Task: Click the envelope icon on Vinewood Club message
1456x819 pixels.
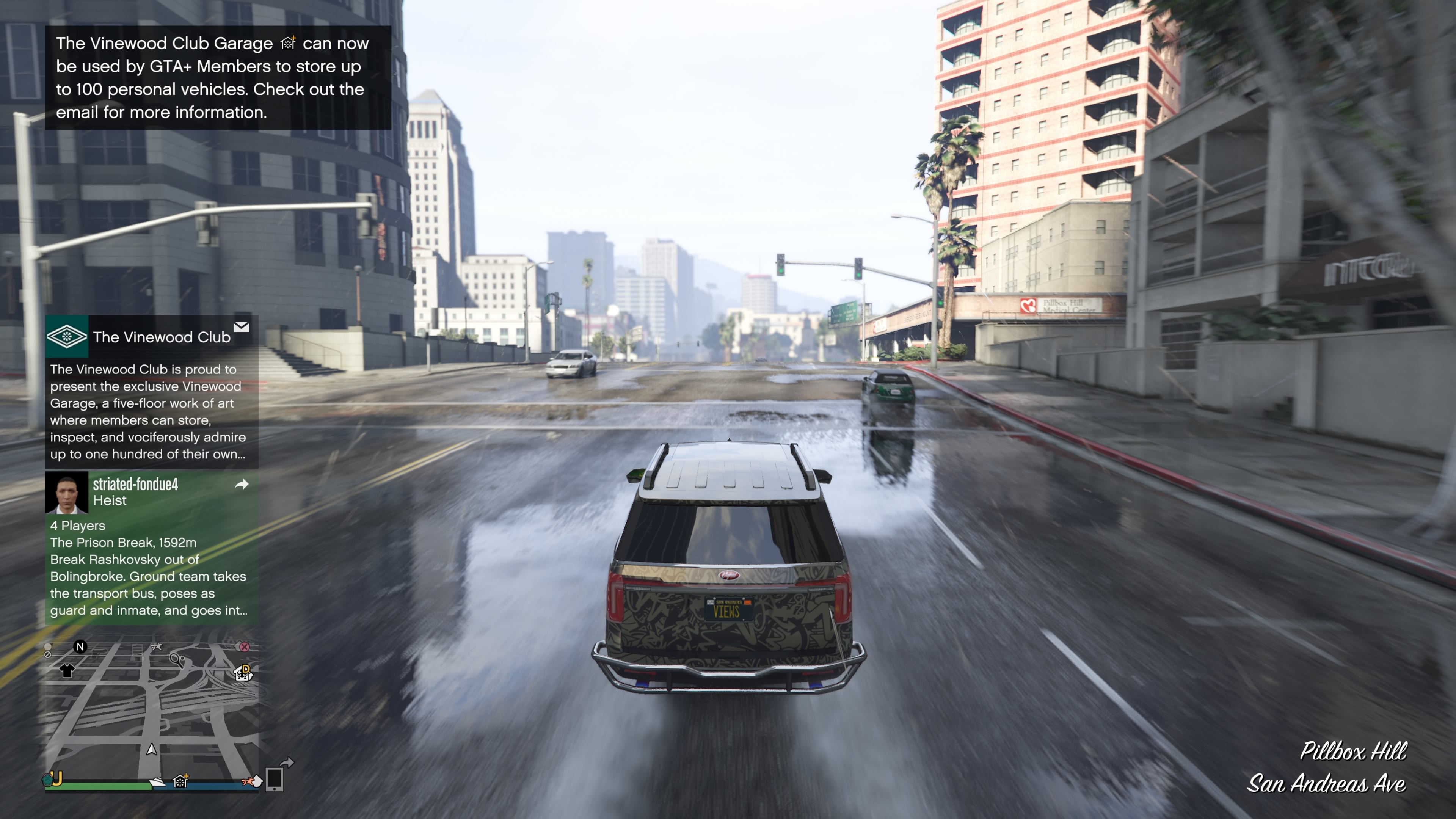Action: [x=242, y=327]
